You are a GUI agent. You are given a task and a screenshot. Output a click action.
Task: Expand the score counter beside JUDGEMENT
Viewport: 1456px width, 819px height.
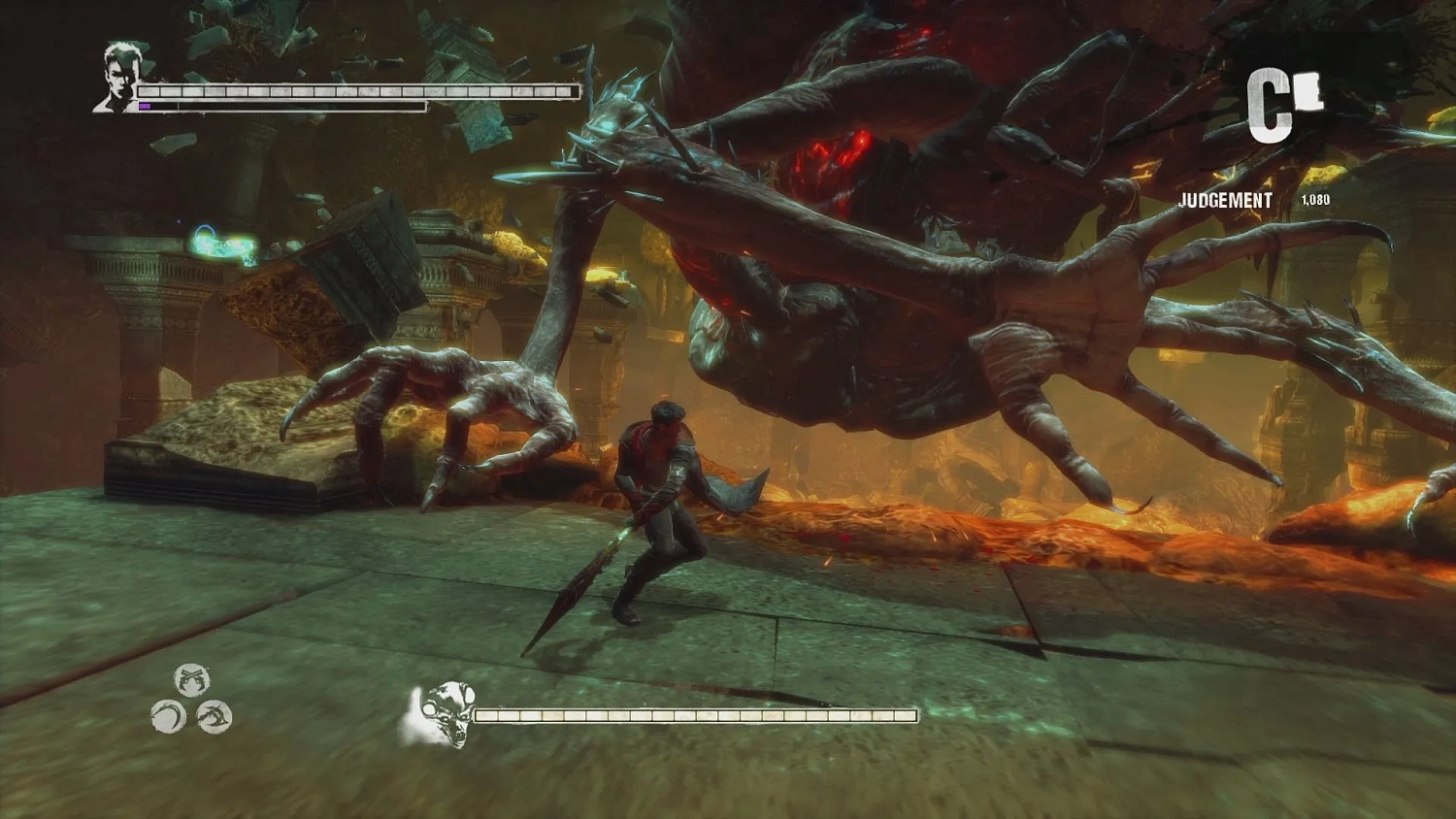point(1315,199)
